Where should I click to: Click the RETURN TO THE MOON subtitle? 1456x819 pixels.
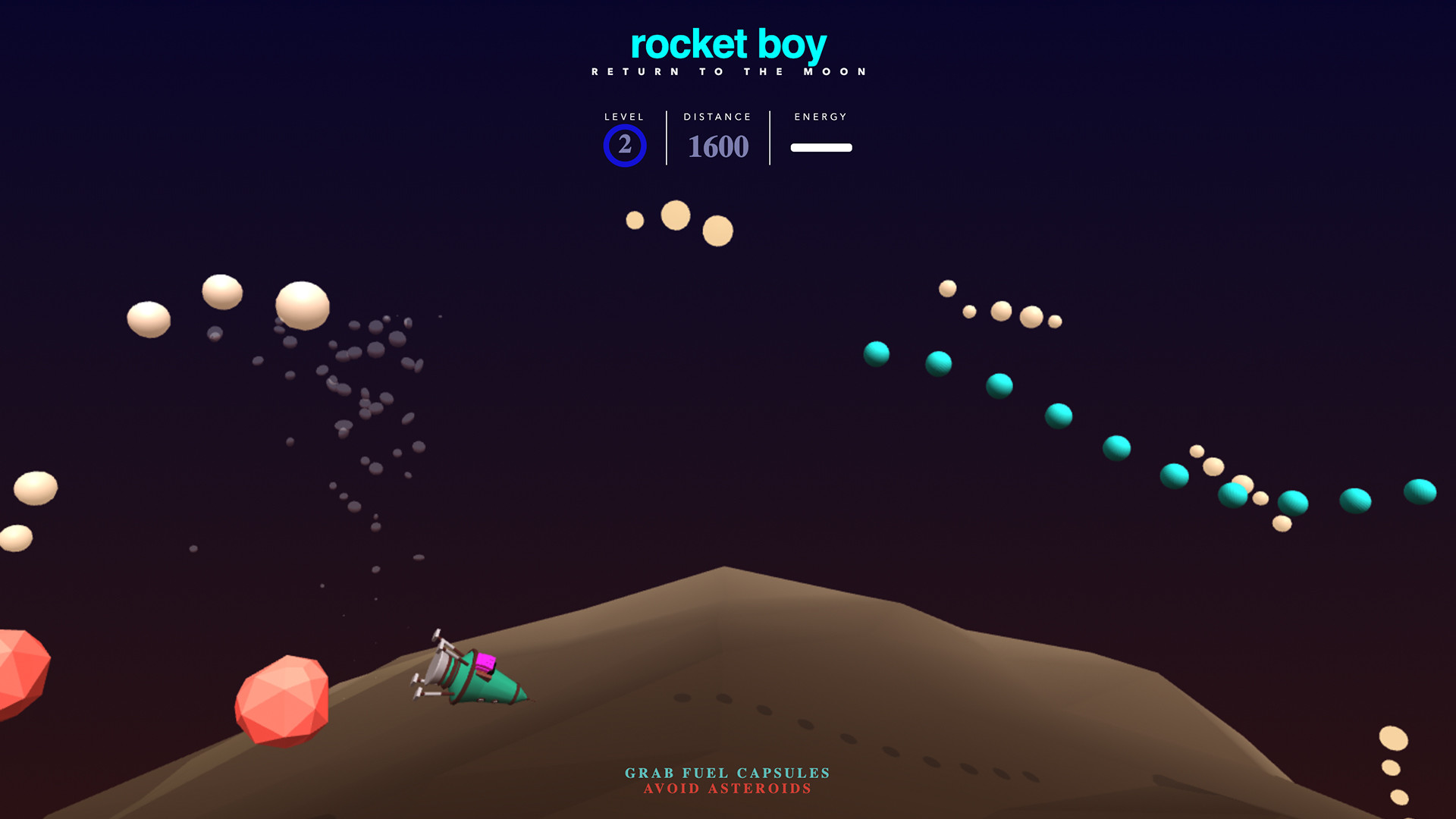tap(727, 71)
